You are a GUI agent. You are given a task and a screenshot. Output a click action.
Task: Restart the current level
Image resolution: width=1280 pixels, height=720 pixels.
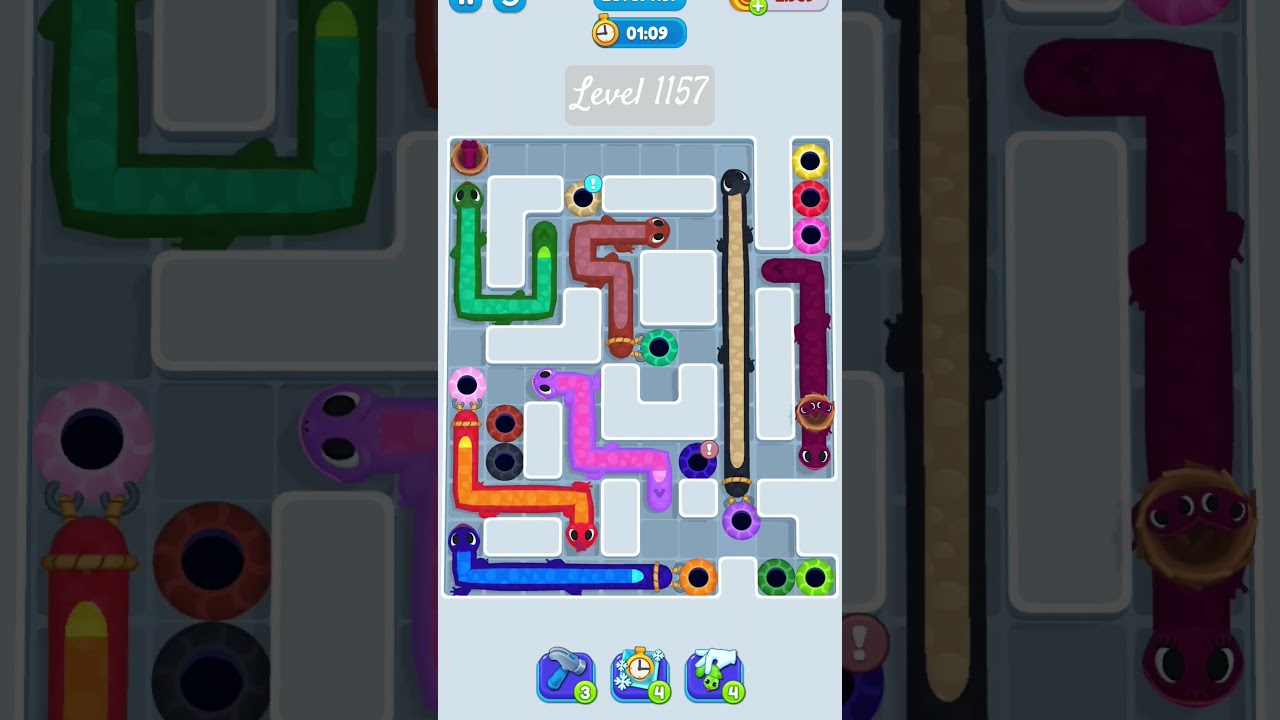coord(508,4)
